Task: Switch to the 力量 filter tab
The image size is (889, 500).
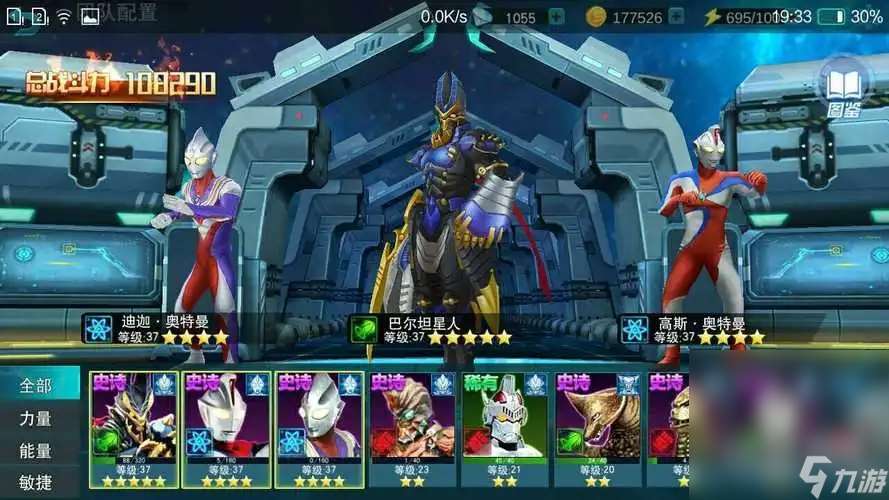Action: click(35, 418)
